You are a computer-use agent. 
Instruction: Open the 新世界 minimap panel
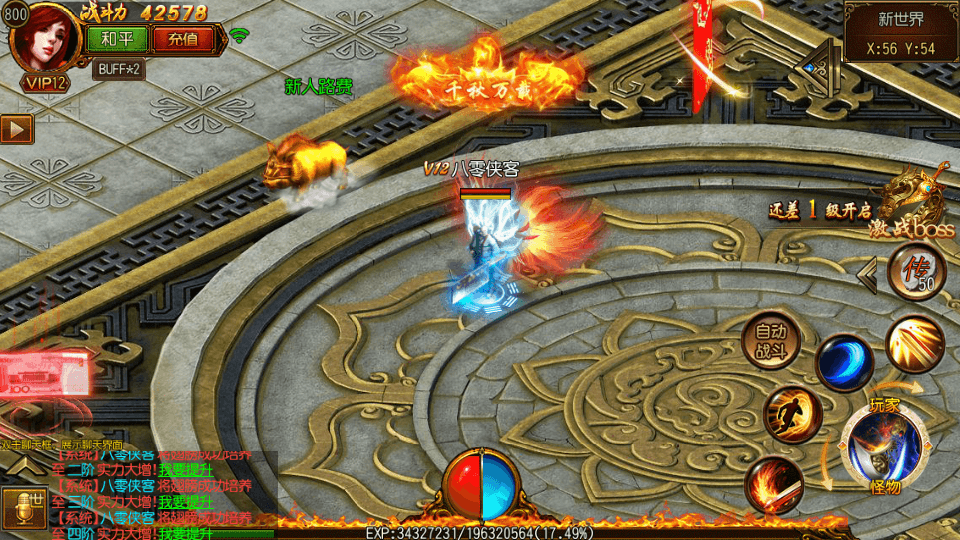tap(900, 32)
